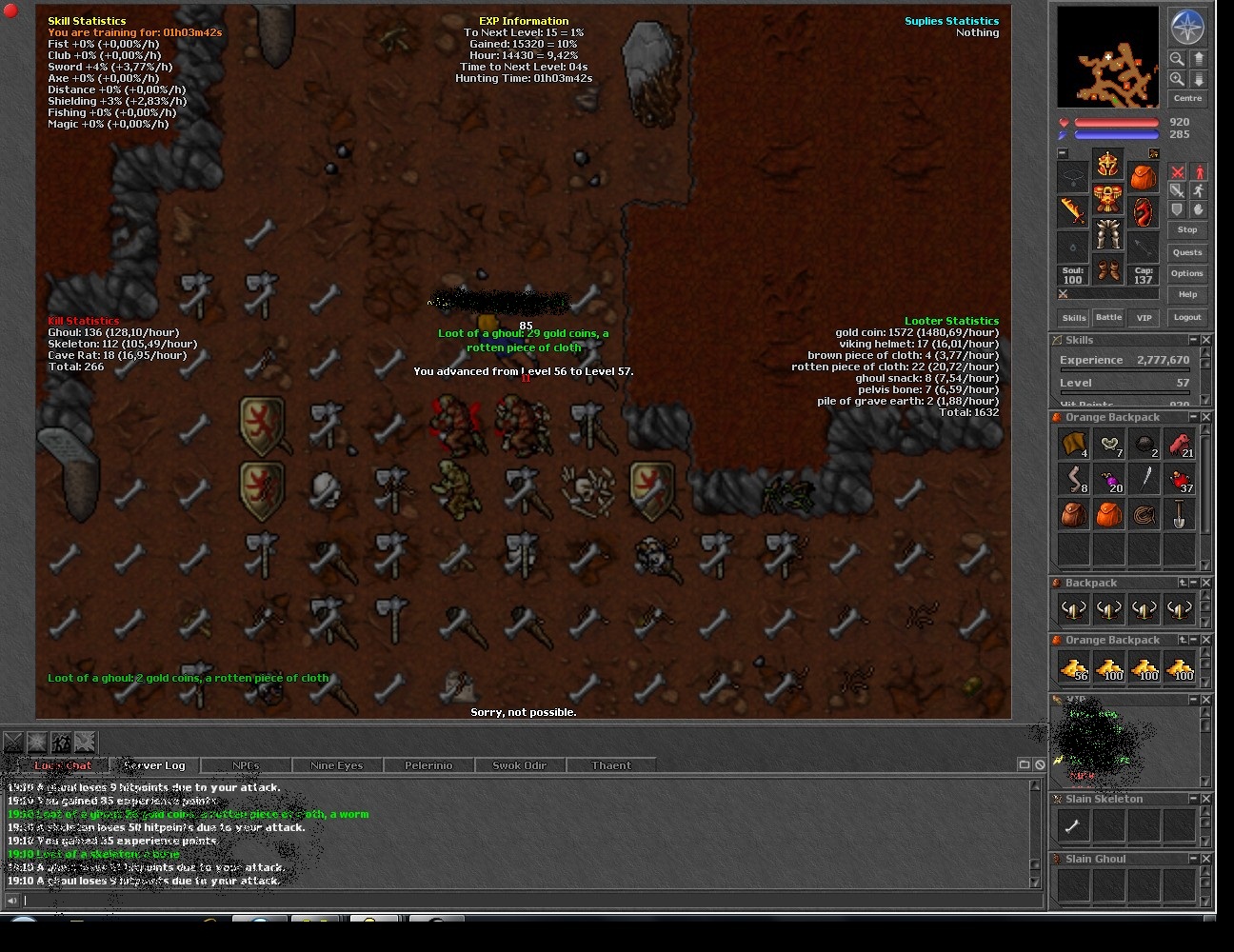Click the Options button
The image size is (1234, 952).
1187,273
